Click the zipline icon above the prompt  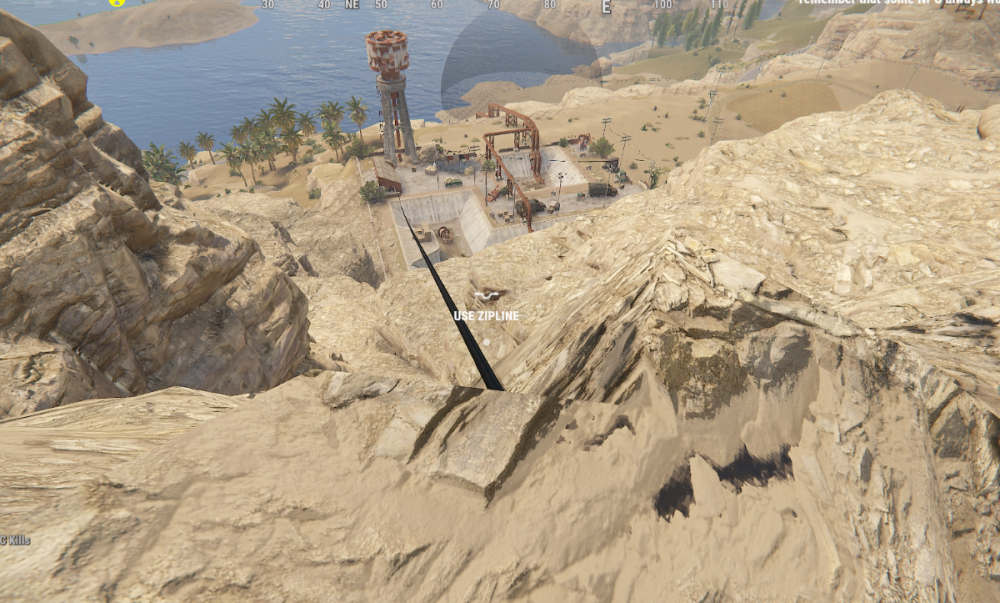tap(488, 296)
